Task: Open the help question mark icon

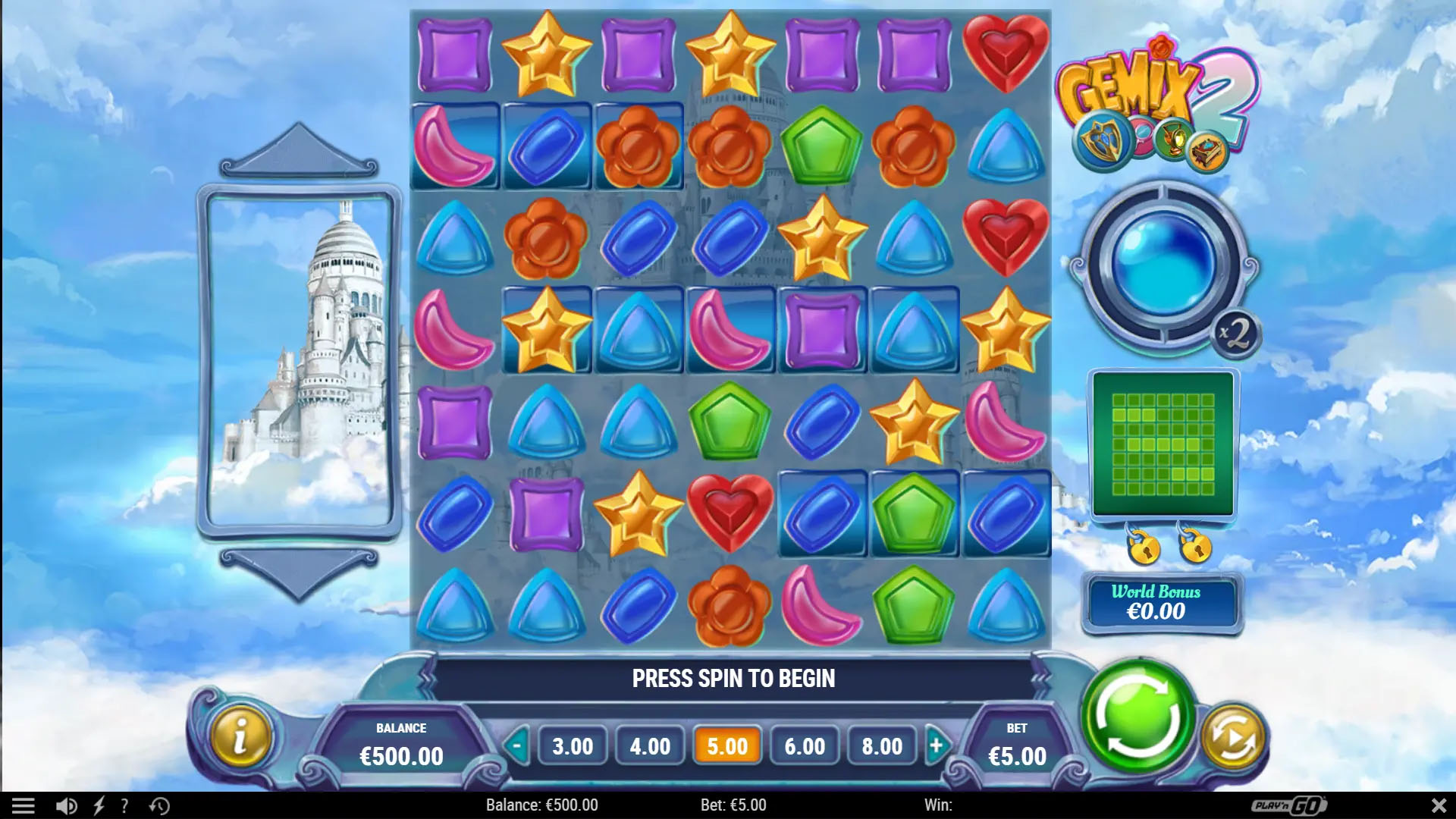Action: [124, 805]
